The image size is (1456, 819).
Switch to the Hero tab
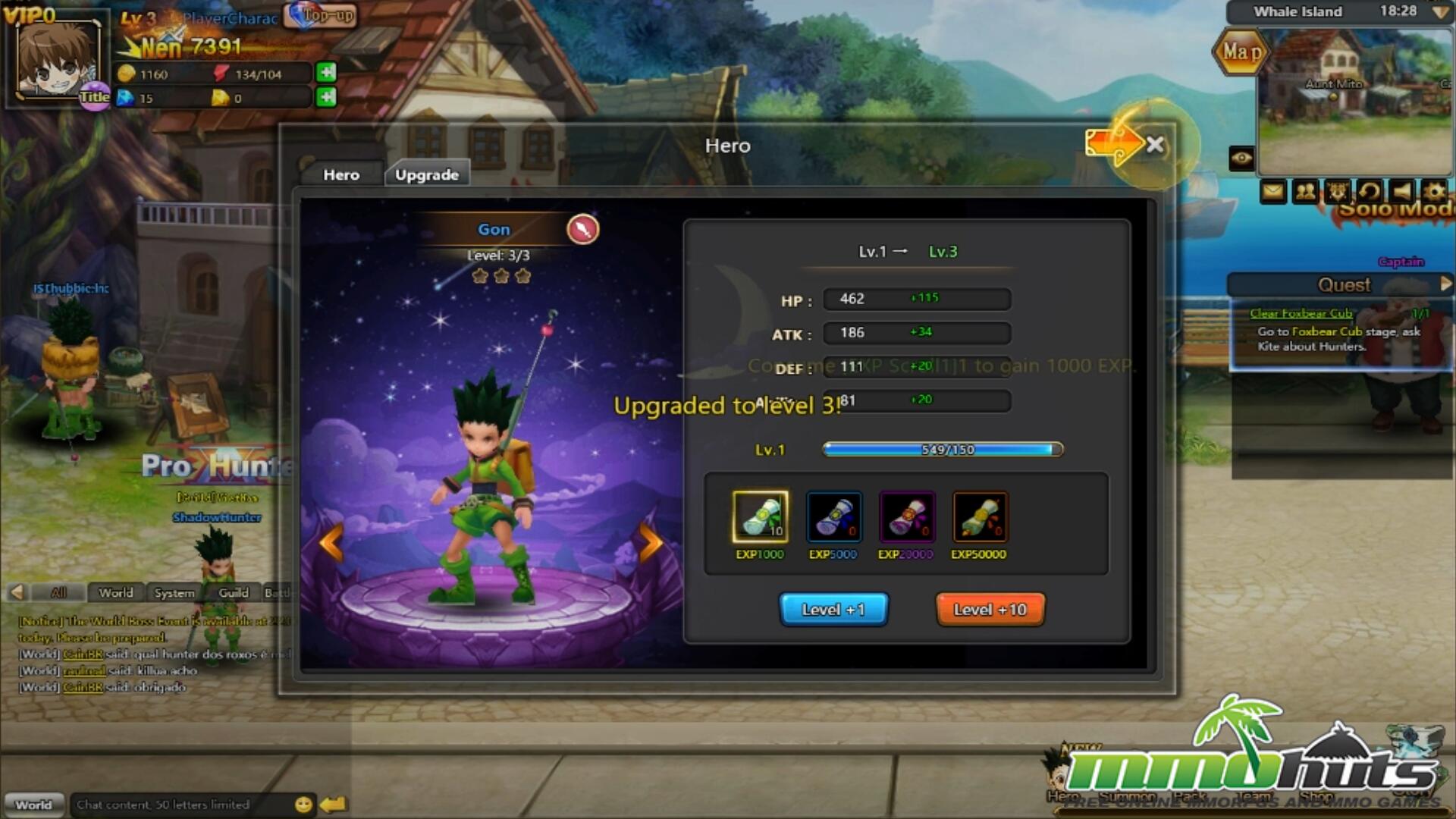pyautogui.click(x=341, y=174)
